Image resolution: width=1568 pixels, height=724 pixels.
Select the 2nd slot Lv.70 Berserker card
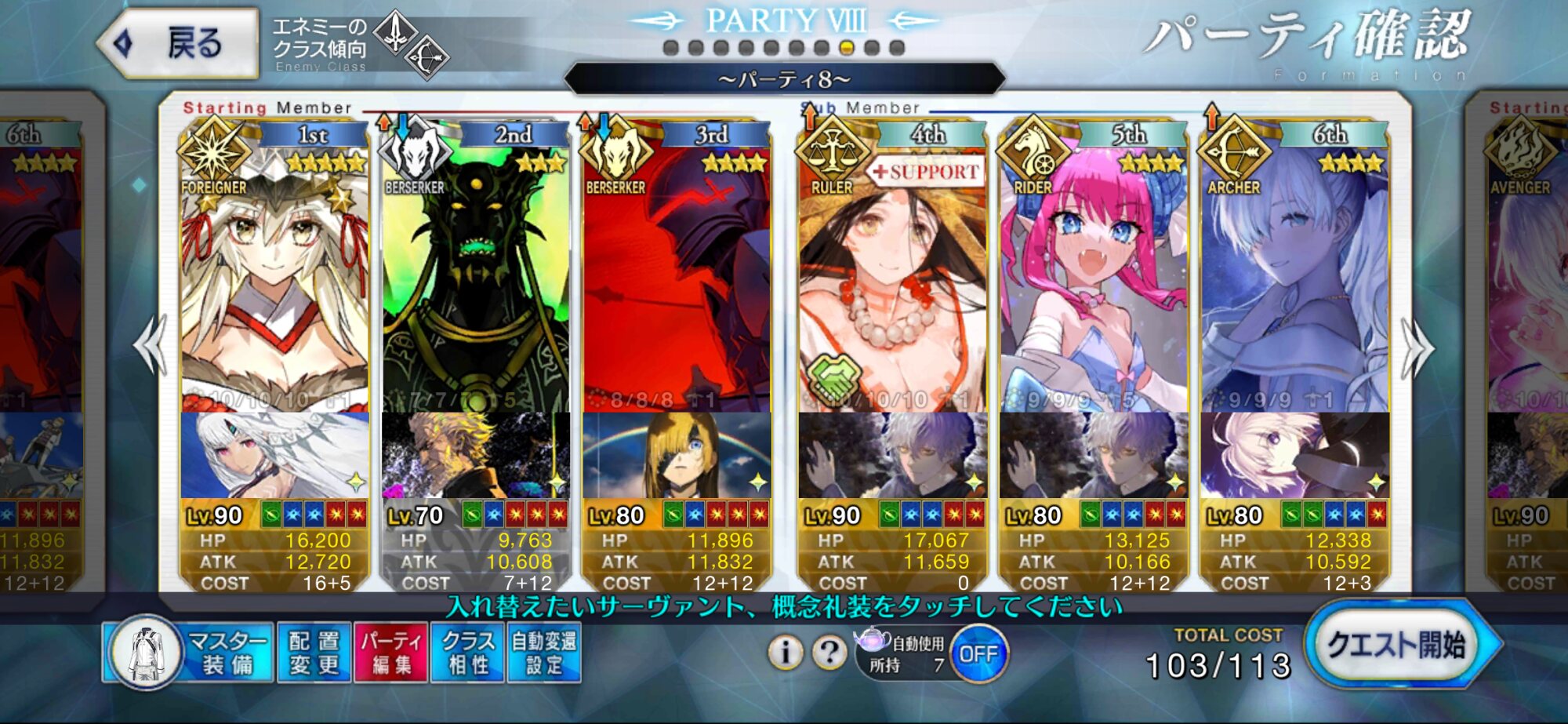click(x=475, y=275)
